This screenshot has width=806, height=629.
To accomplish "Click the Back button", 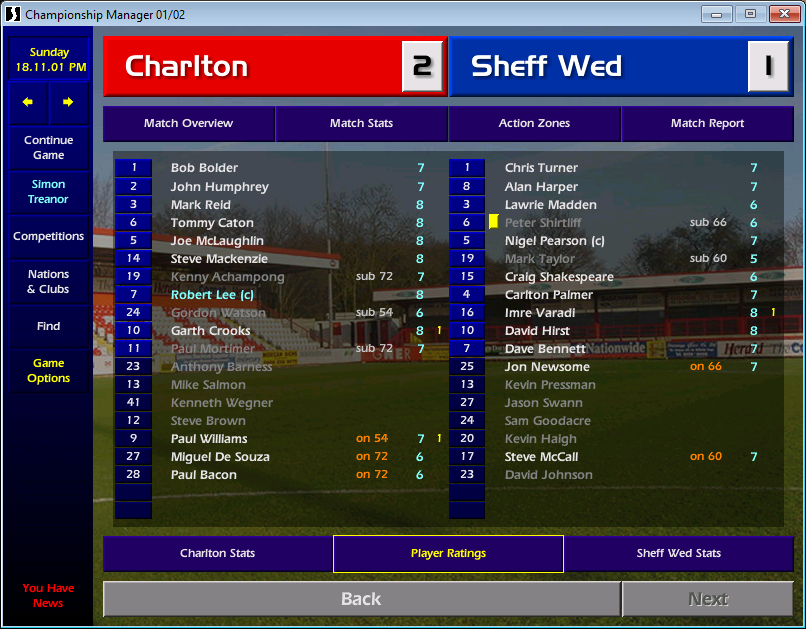I will click(360, 599).
